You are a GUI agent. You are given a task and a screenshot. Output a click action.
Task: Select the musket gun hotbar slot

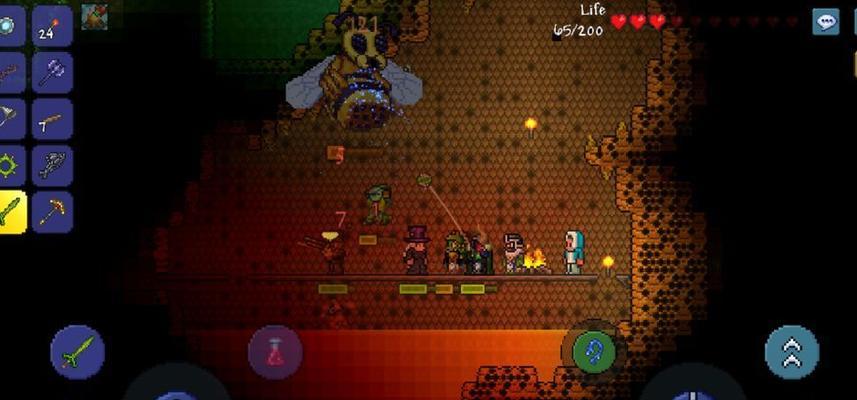click(52, 119)
